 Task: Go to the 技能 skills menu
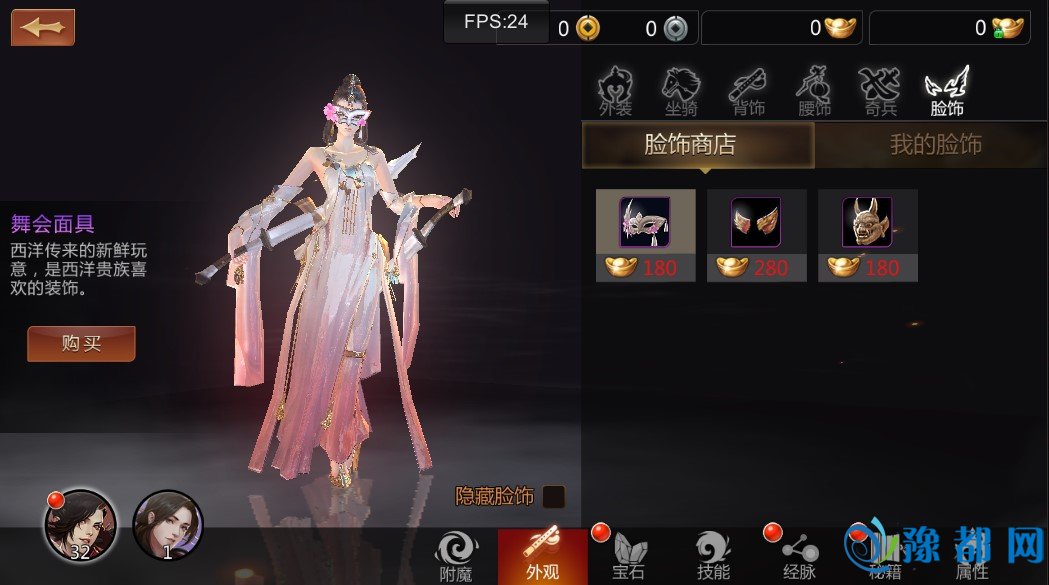[x=714, y=556]
